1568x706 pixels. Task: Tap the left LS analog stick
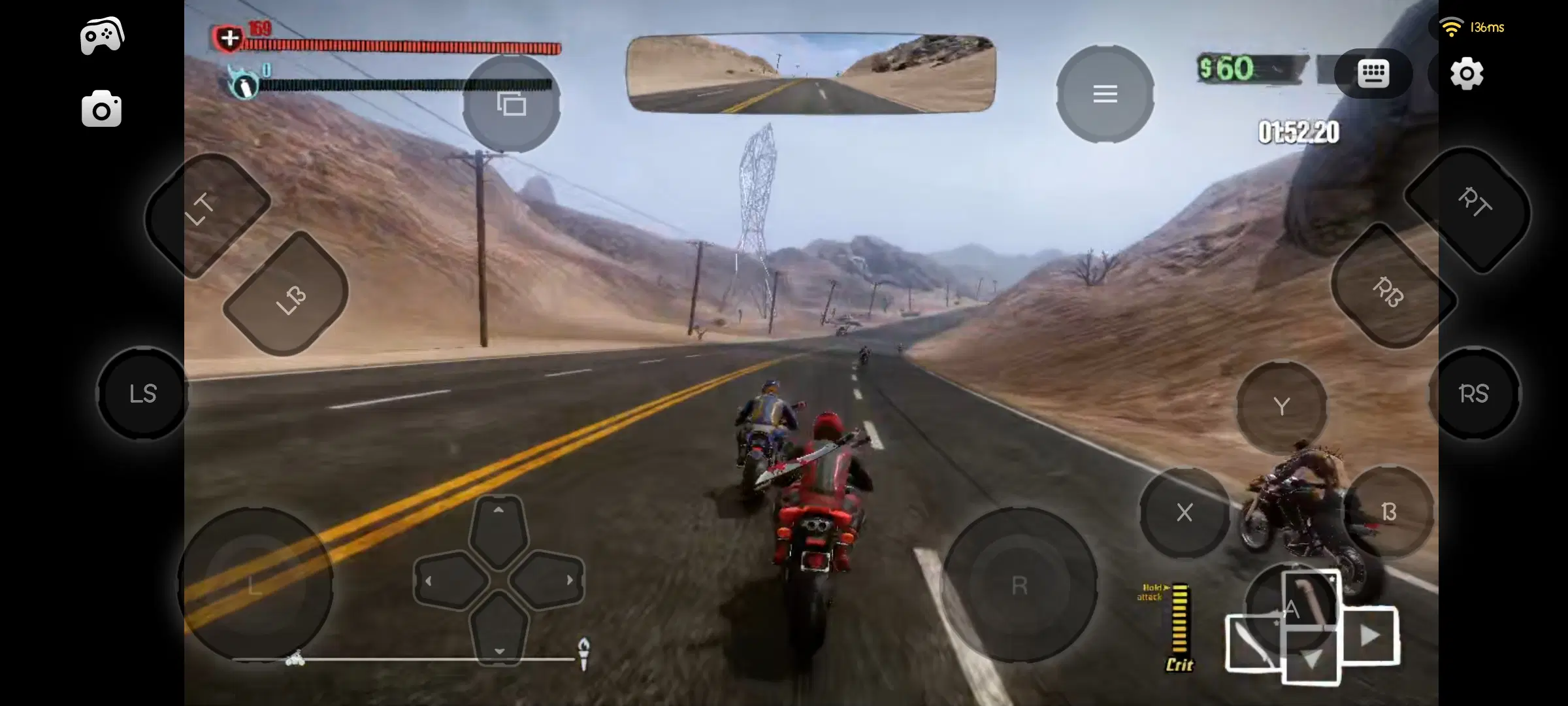pyautogui.click(x=142, y=394)
